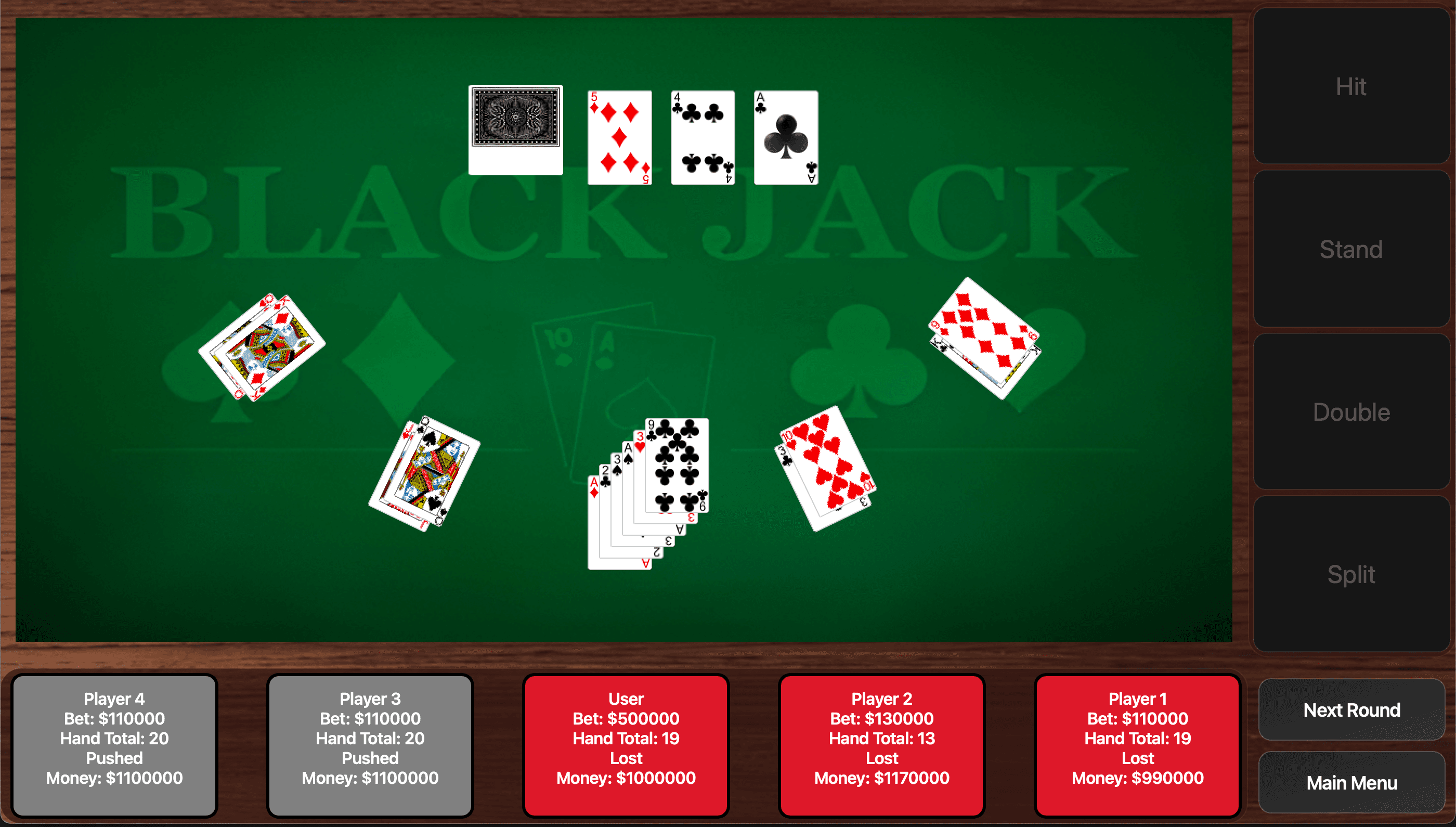Viewport: 1456px width, 827px height.
Task: Choose the Stand action
Action: pyautogui.click(x=1350, y=249)
